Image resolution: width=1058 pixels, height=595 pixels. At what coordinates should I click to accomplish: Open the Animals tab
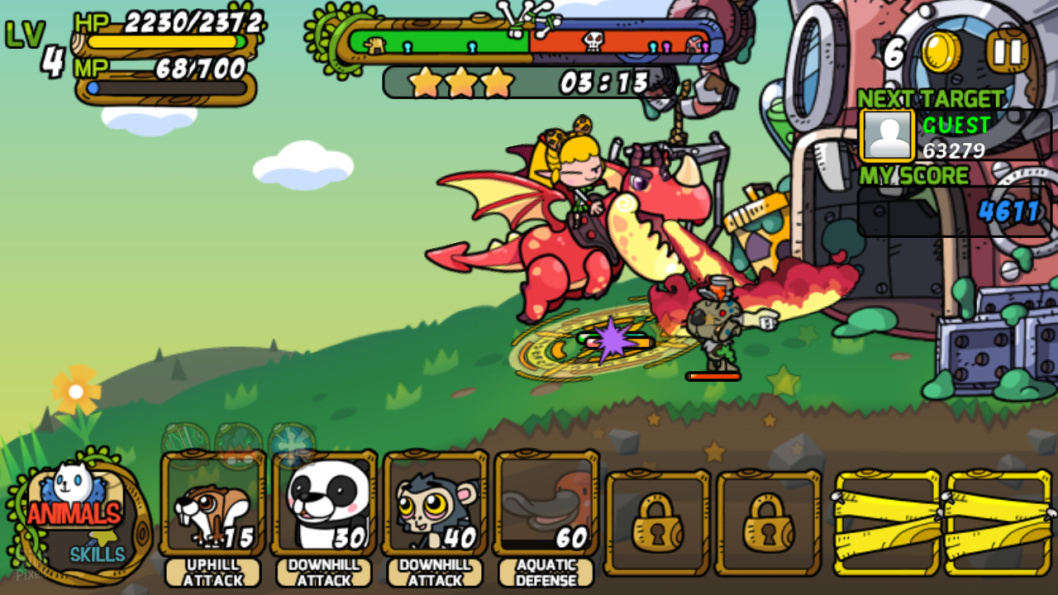(x=73, y=513)
